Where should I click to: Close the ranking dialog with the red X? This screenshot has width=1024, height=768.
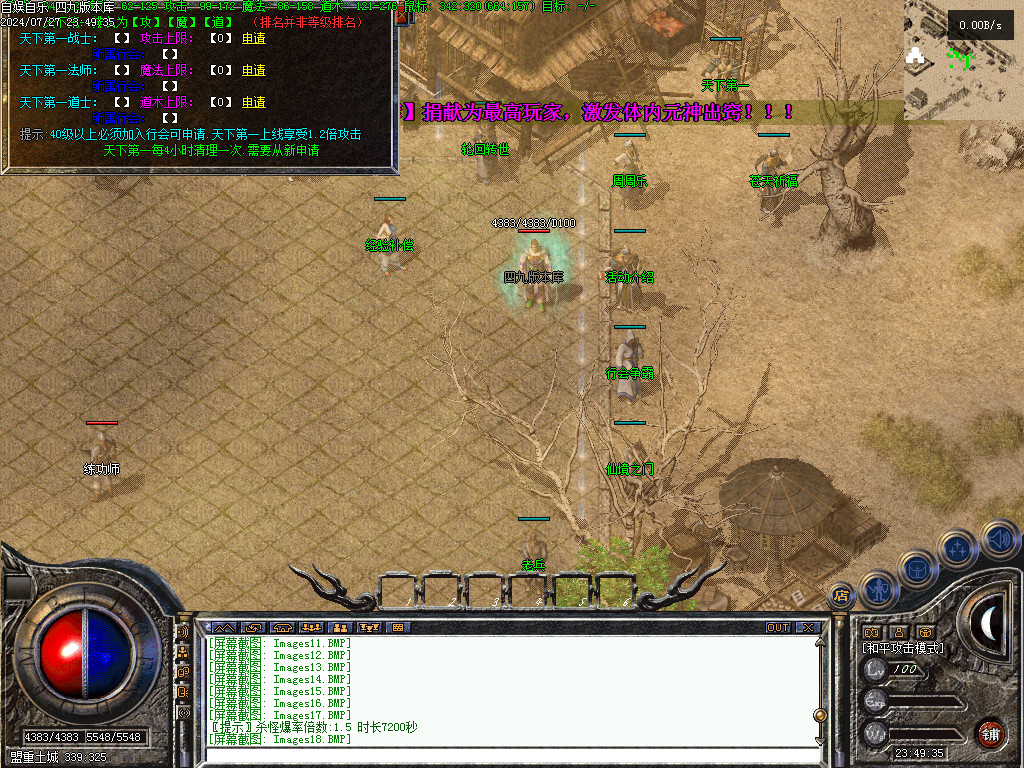(x=403, y=16)
